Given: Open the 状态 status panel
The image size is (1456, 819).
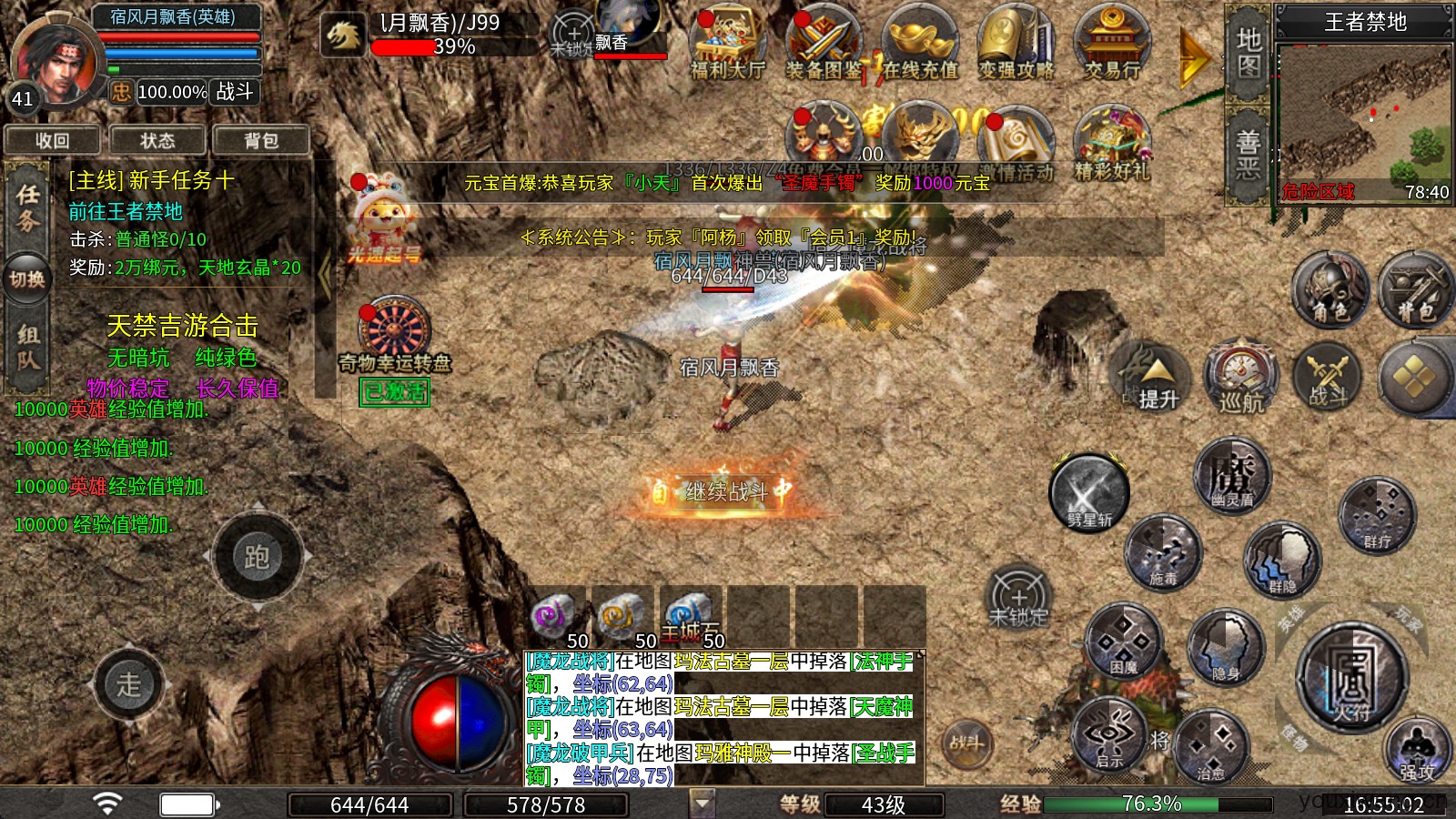Looking at the screenshot, I should pos(157,140).
